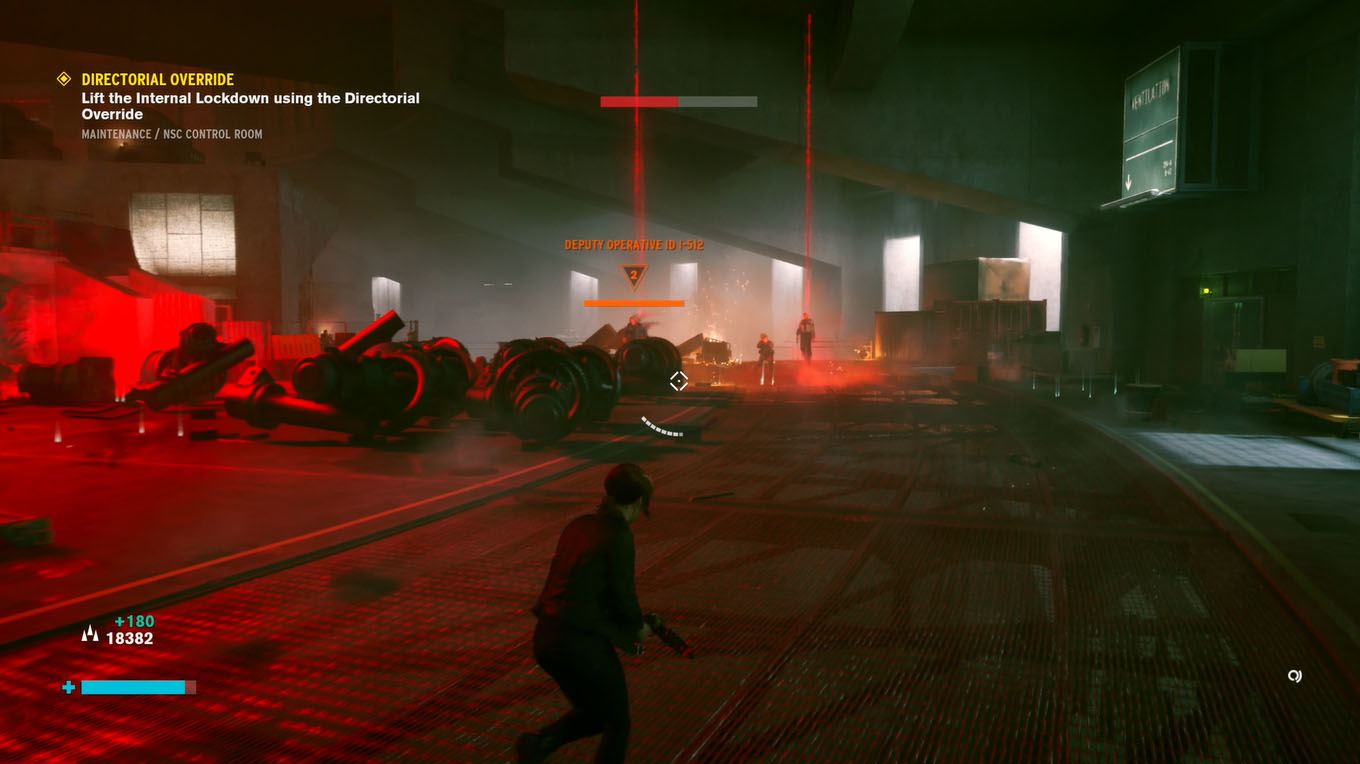
Task: Click the MAINTENANCE / NSC CONTROL ROOM location label
Action: [x=171, y=133]
